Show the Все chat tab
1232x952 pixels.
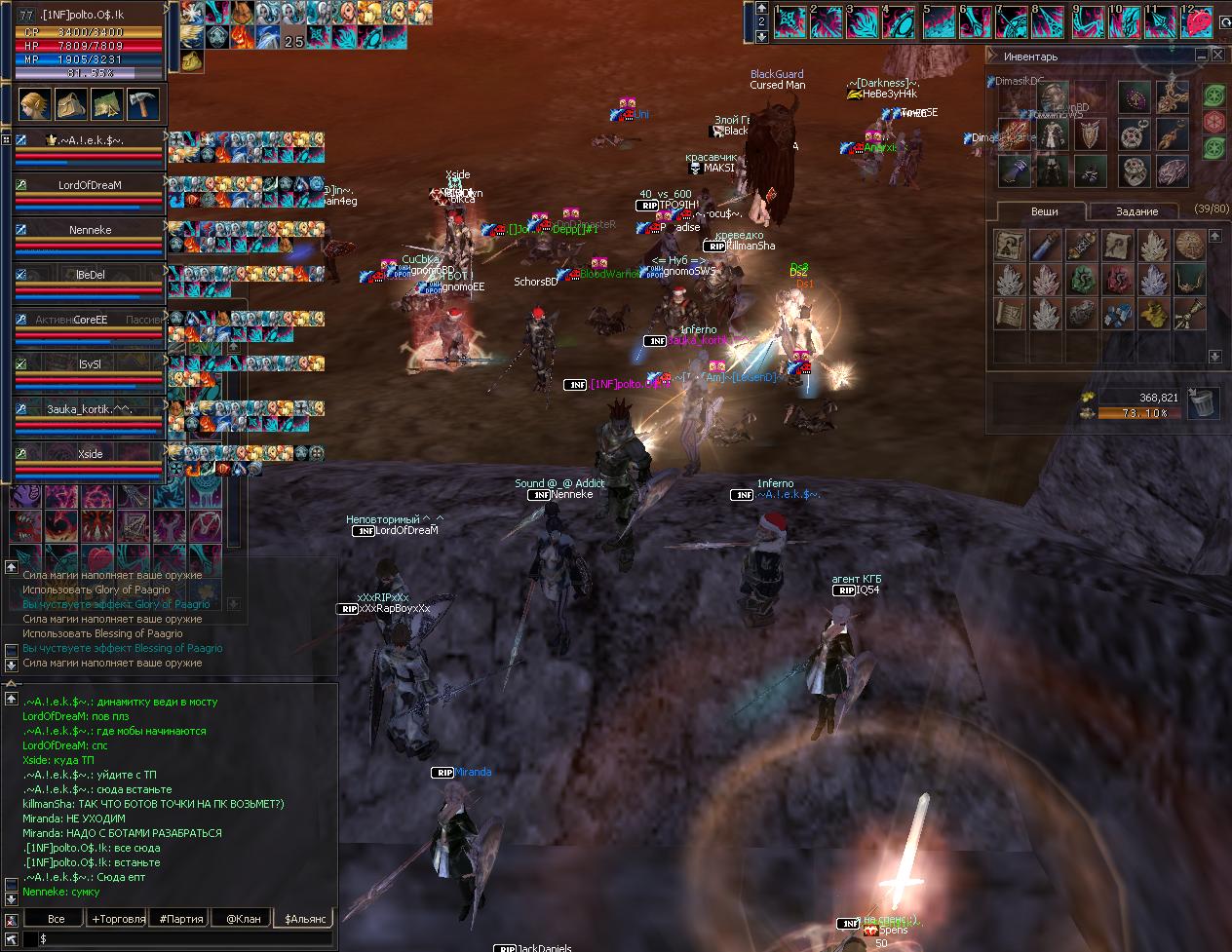[x=57, y=918]
